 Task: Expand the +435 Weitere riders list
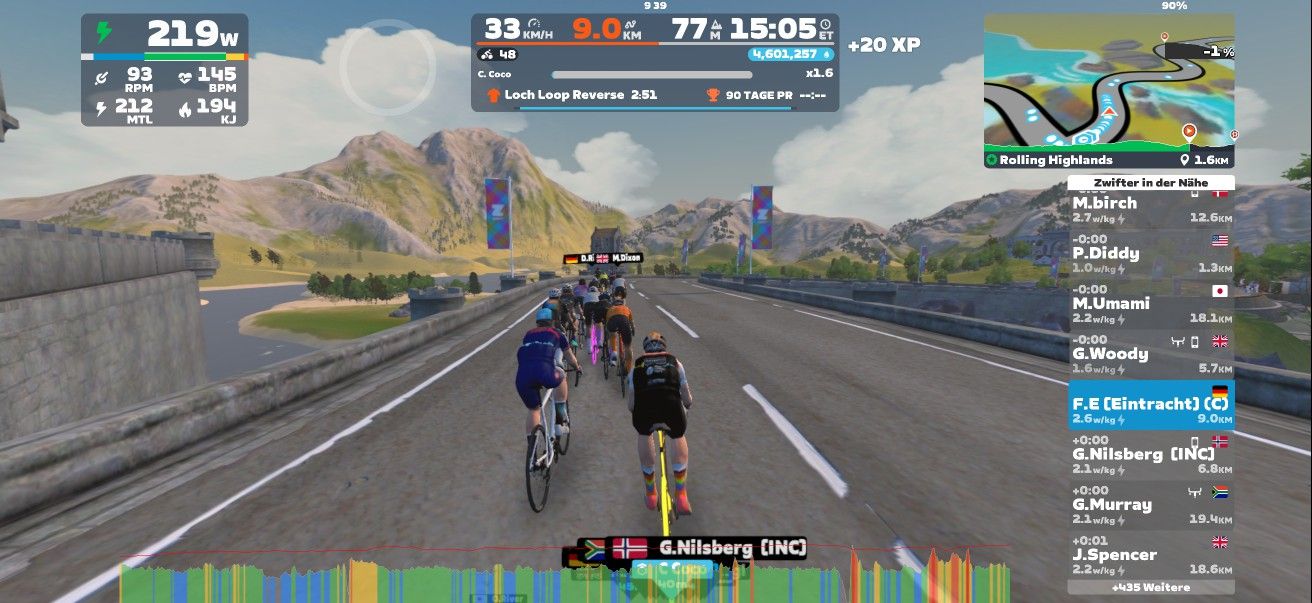1150,587
